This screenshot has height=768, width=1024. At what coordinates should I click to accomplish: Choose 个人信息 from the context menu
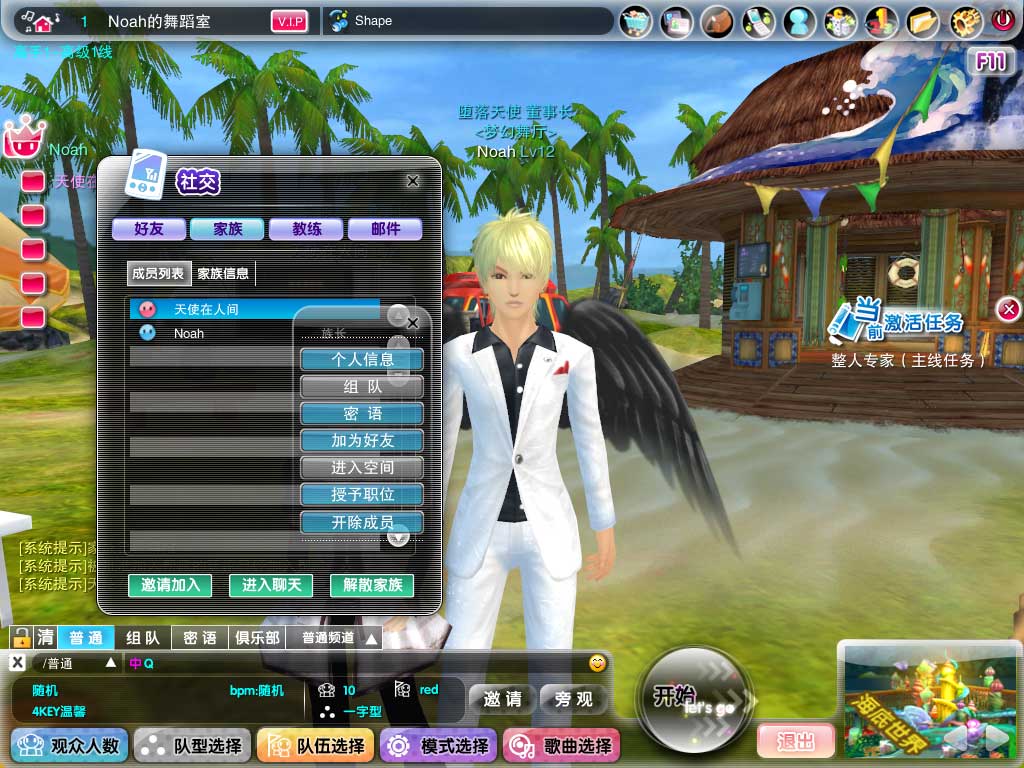click(362, 359)
